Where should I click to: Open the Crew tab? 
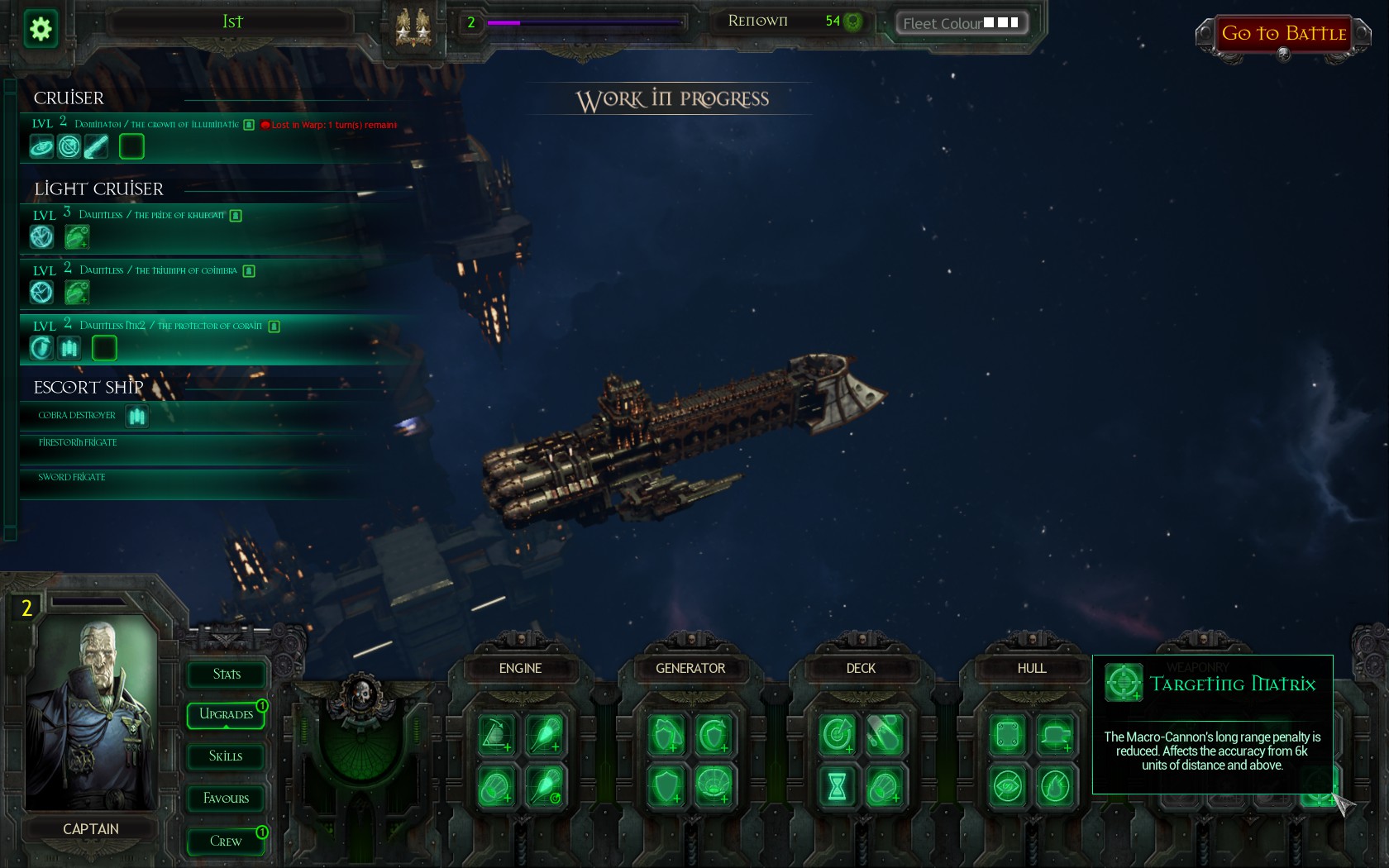point(227,842)
